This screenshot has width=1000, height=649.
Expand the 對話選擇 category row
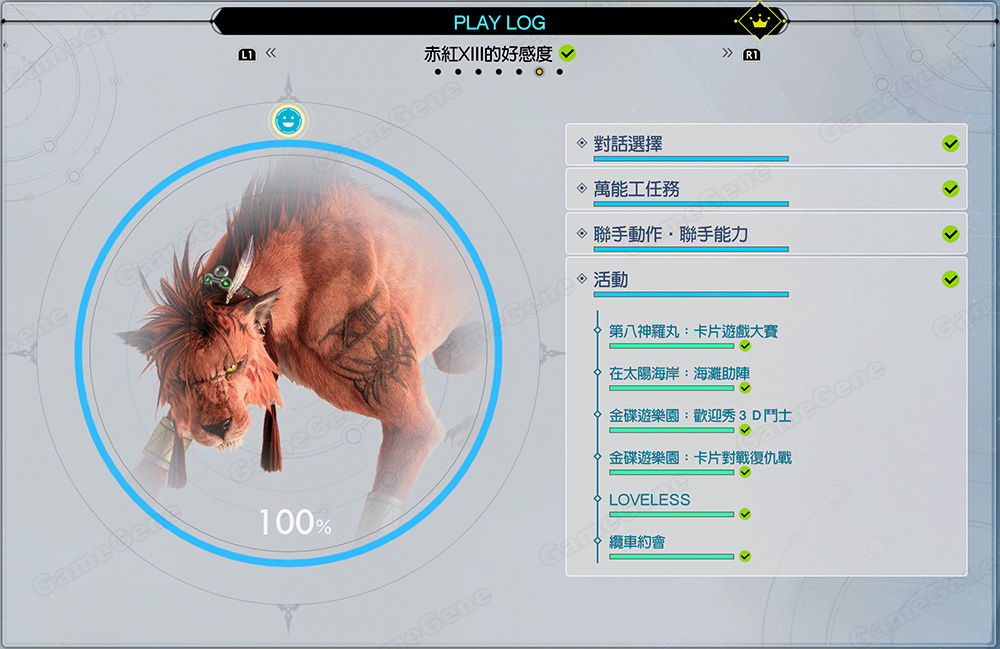pos(765,144)
